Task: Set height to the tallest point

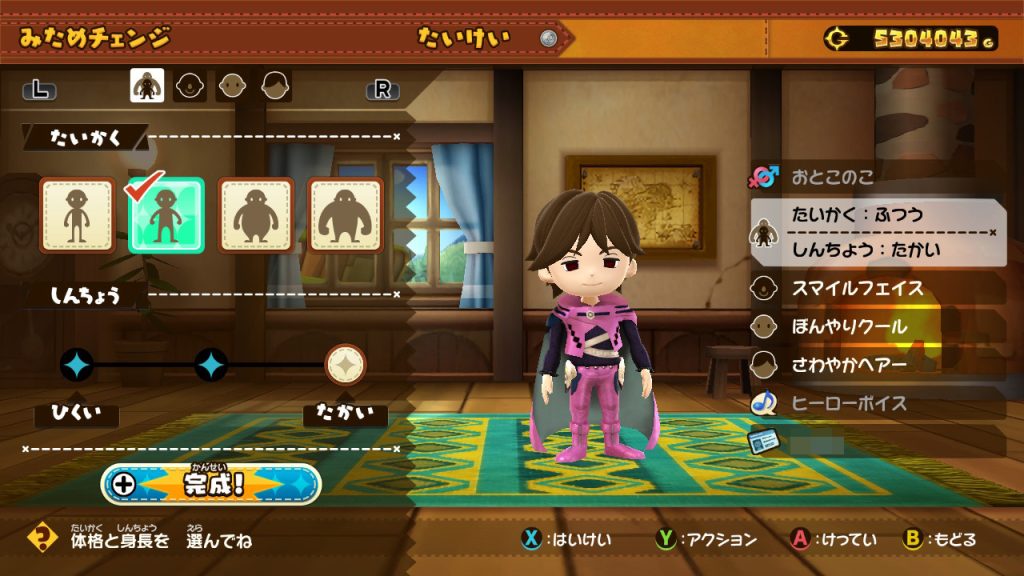Action: 346,365
